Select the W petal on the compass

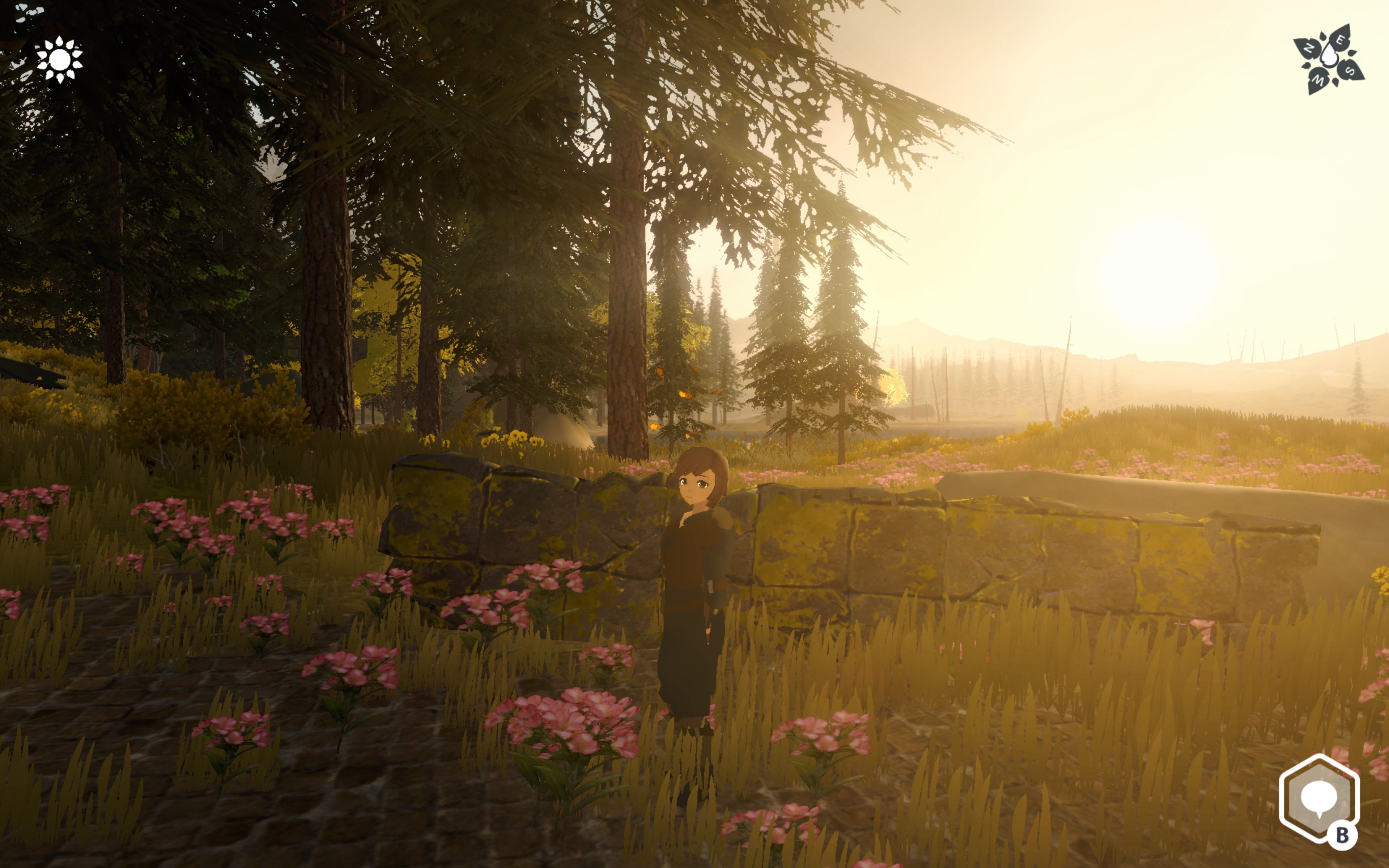point(1318,80)
